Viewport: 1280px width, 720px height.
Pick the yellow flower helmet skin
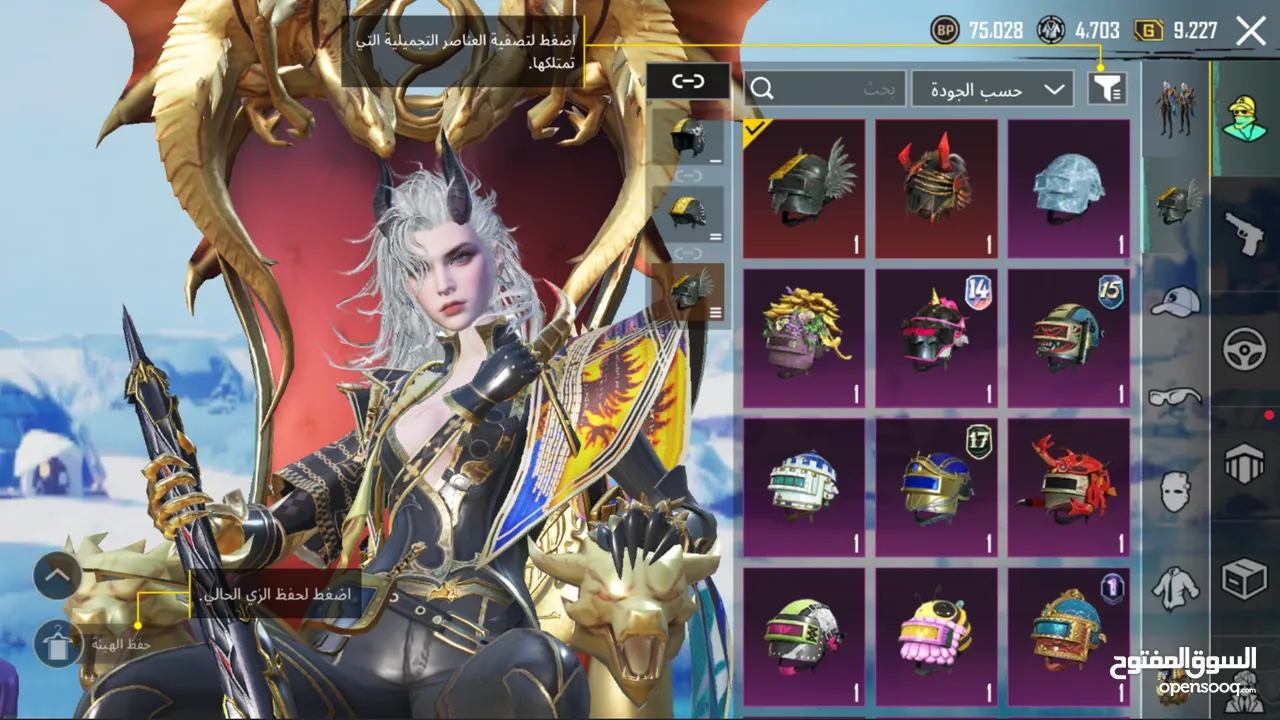(805, 337)
